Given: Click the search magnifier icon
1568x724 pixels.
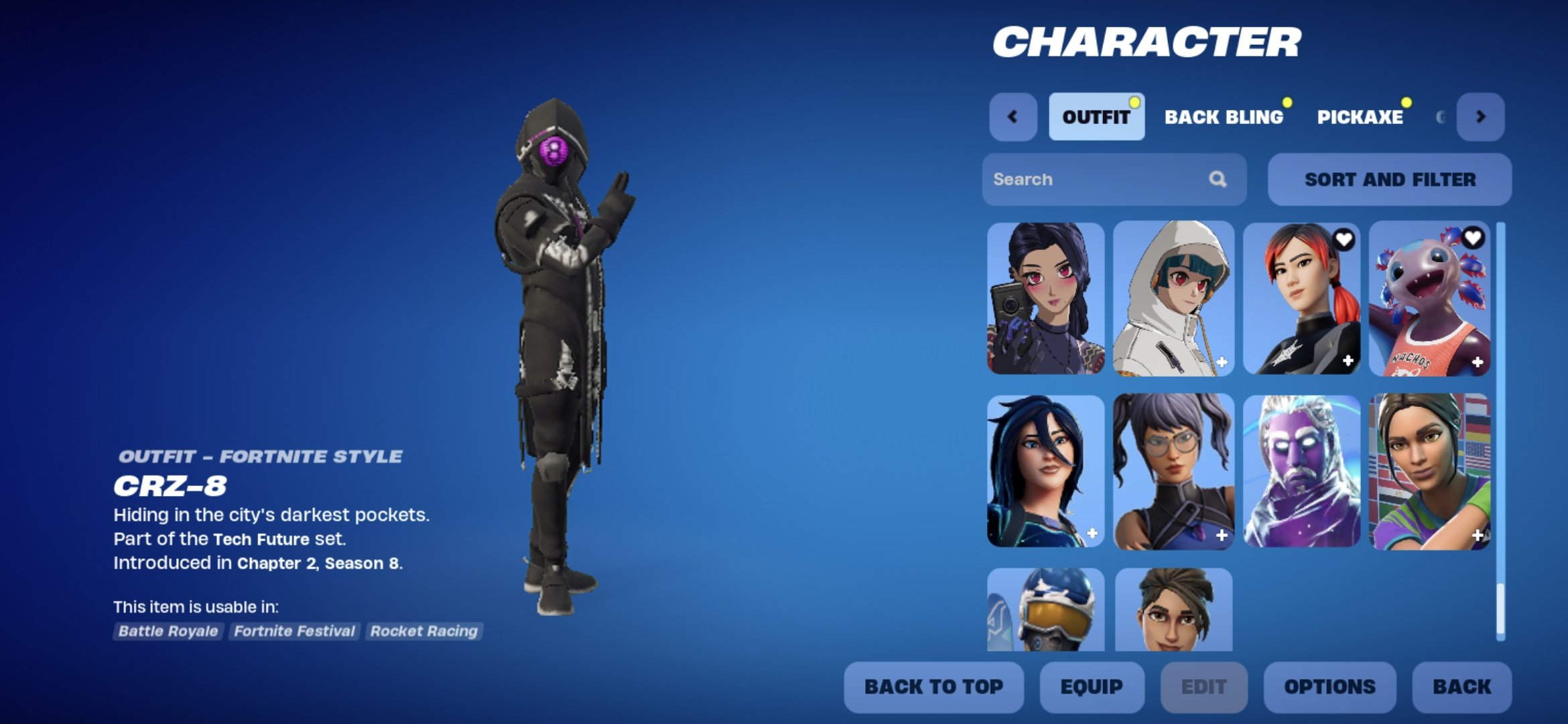Looking at the screenshot, I should tap(1219, 179).
